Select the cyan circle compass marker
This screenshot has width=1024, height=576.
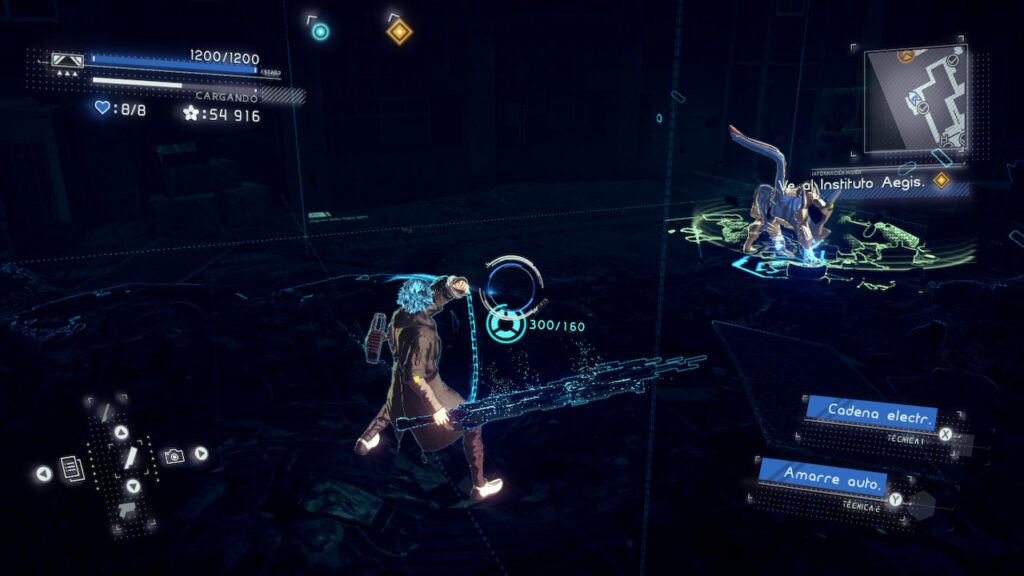click(320, 31)
